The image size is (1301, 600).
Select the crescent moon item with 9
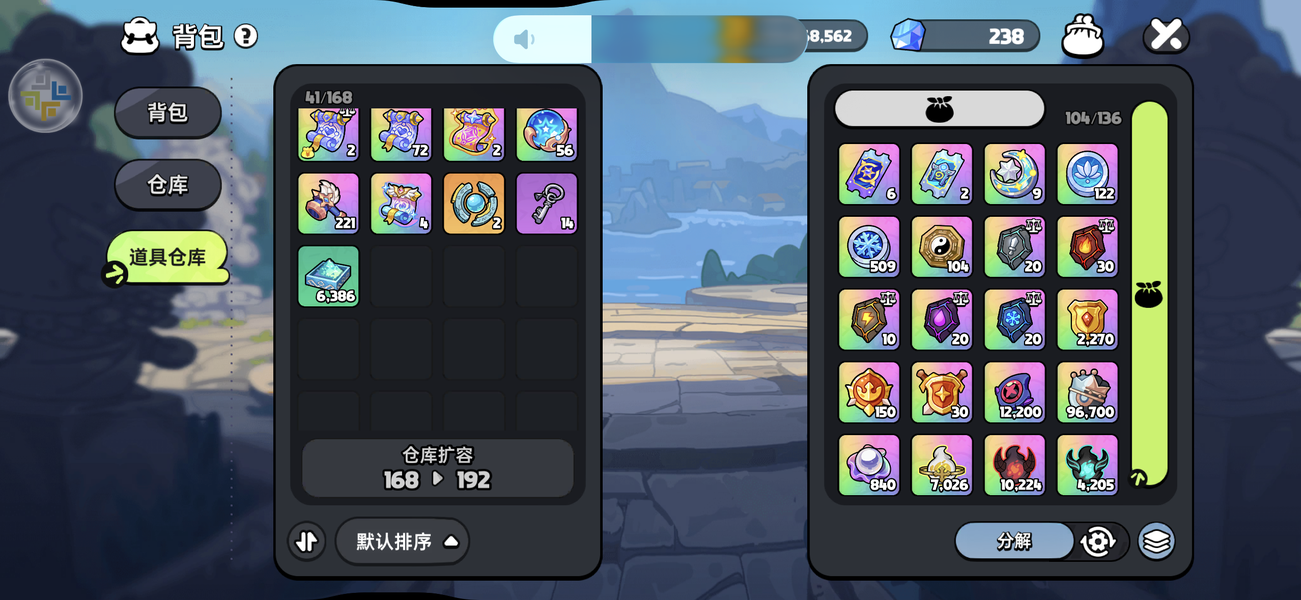click(1014, 174)
